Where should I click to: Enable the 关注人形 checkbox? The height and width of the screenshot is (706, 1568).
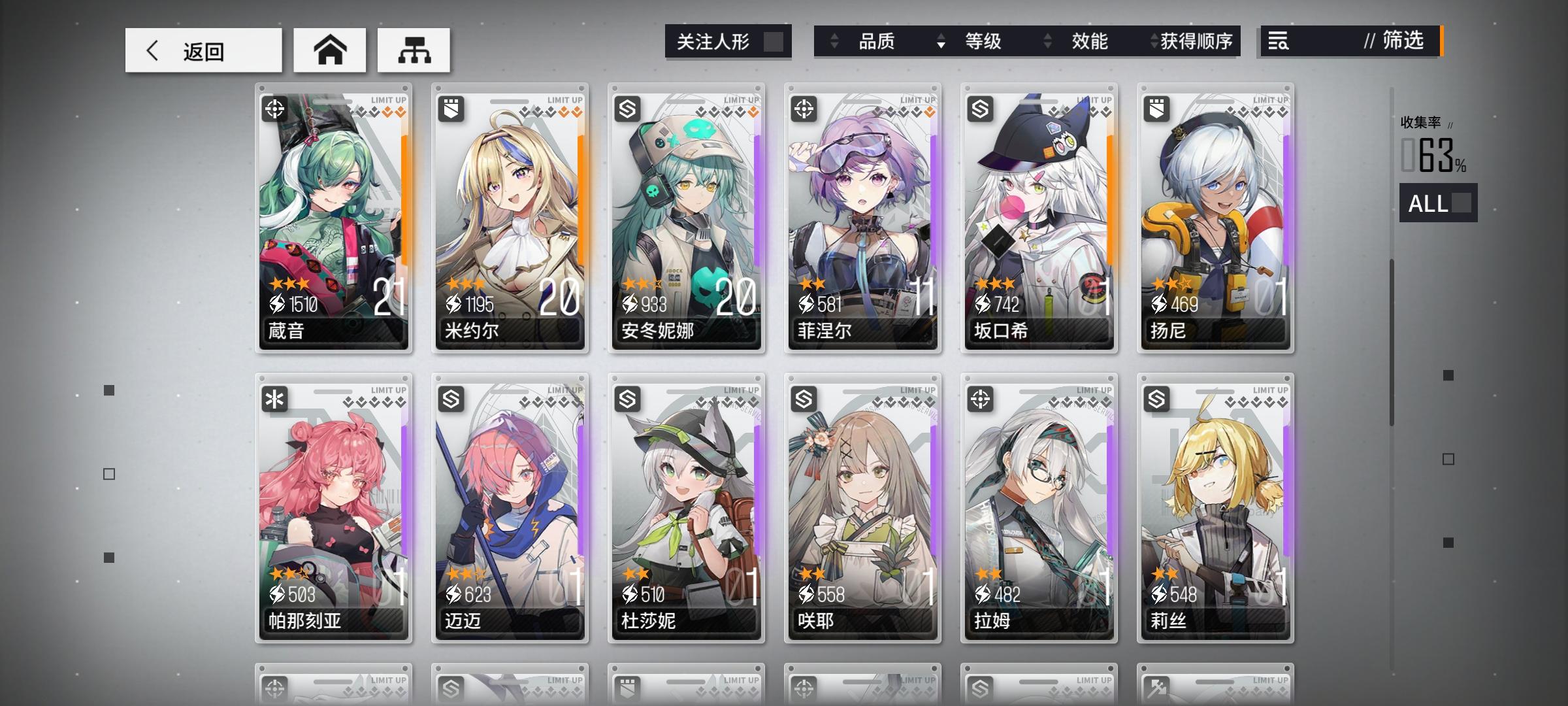tap(775, 41)
